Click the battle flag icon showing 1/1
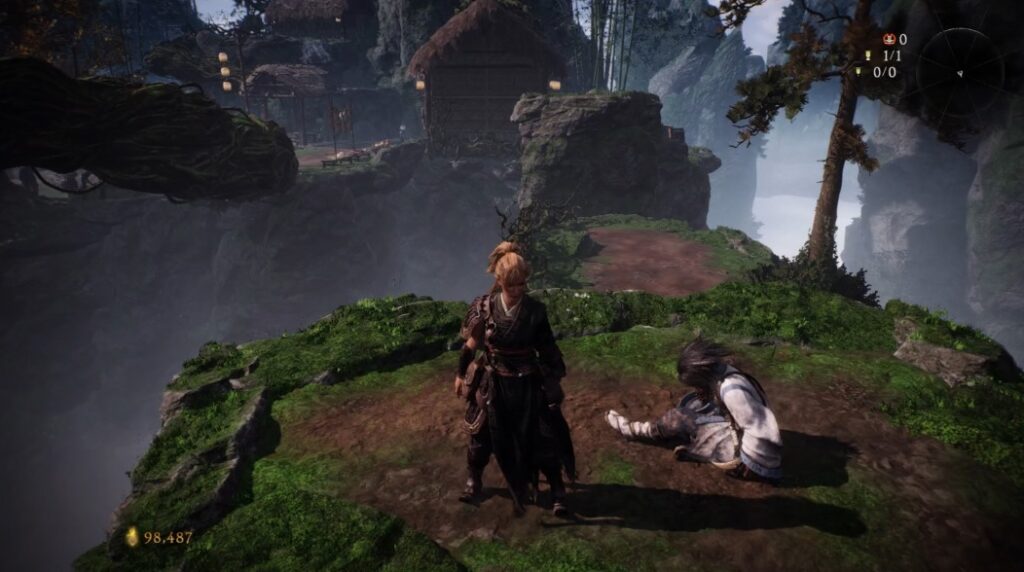Image resolution: width=1024 pixels, height=572 pixels. coord(866,56)
